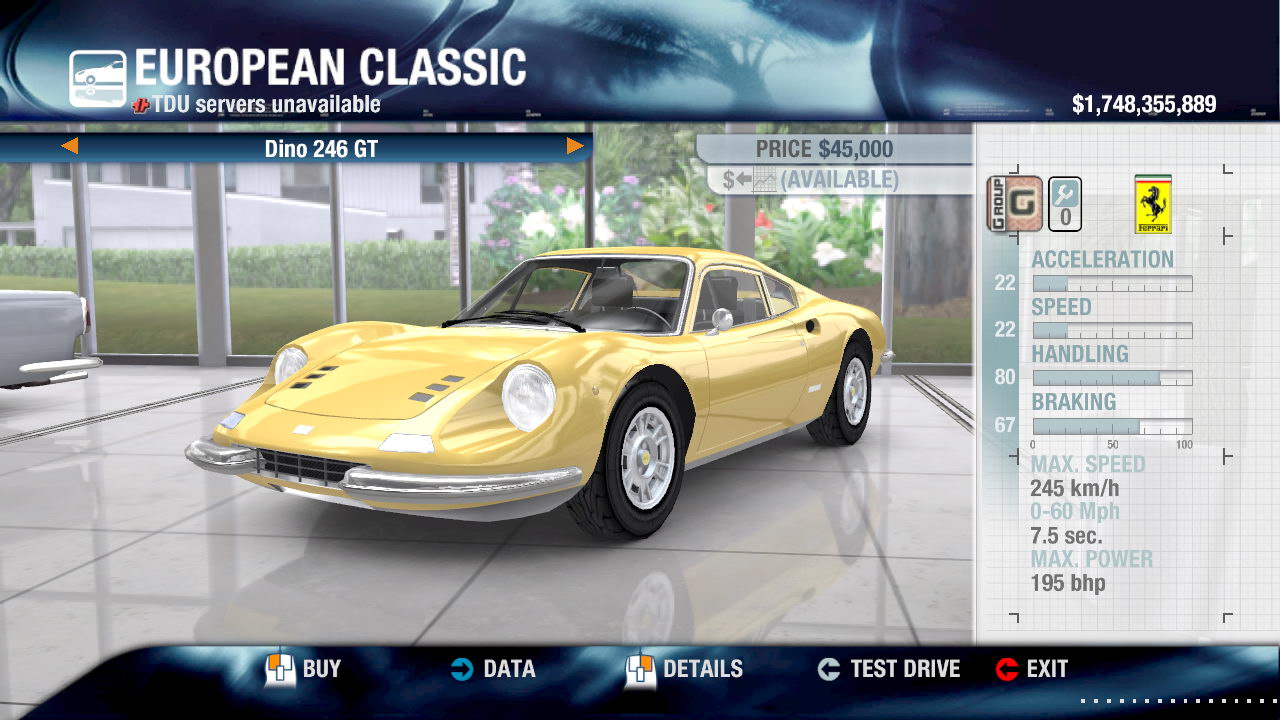Show the previous car with left arrow
This screenshot has height=720, width=1280.
point(70,147)
